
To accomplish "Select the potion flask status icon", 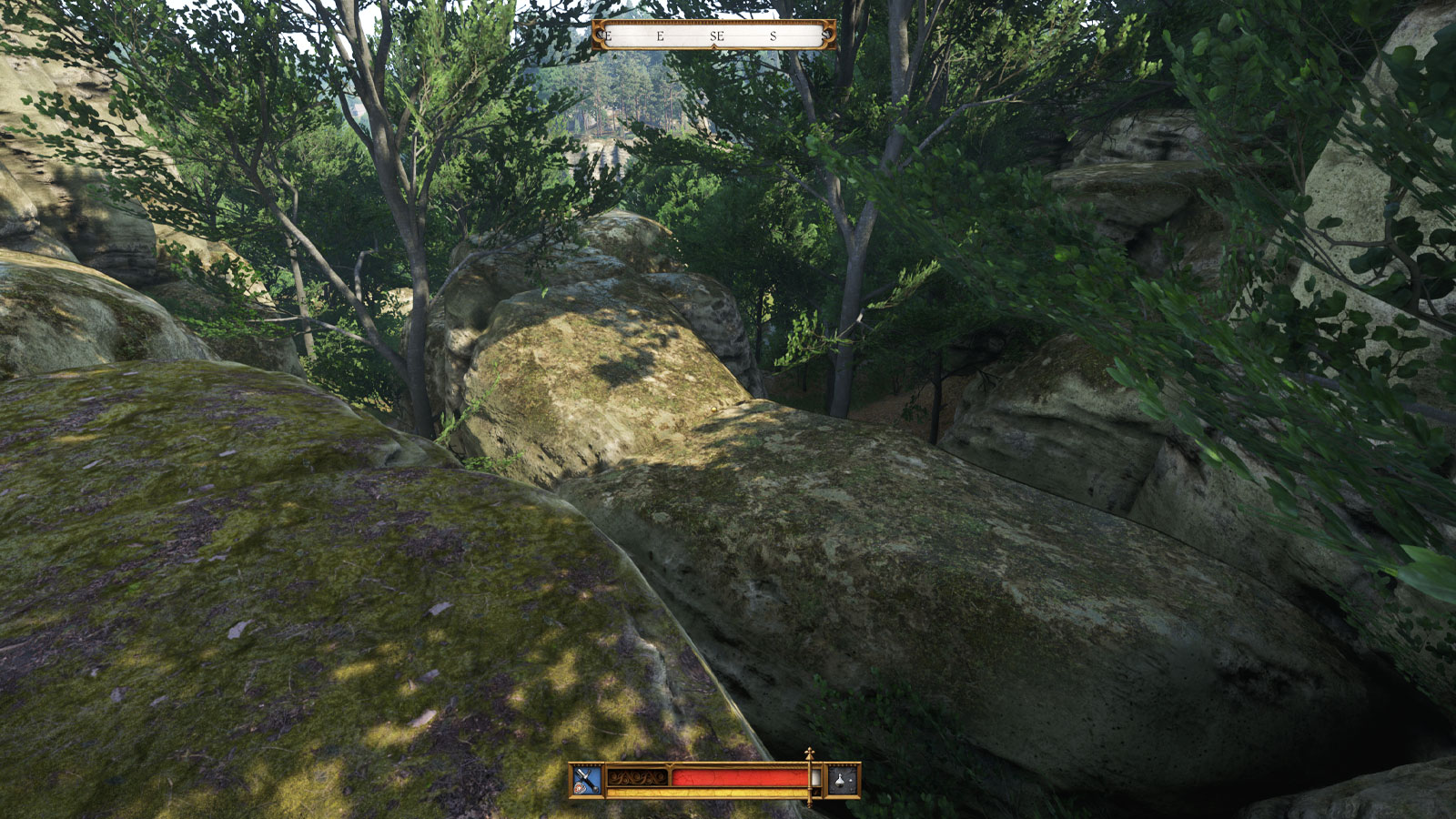I will click(843, 780).
